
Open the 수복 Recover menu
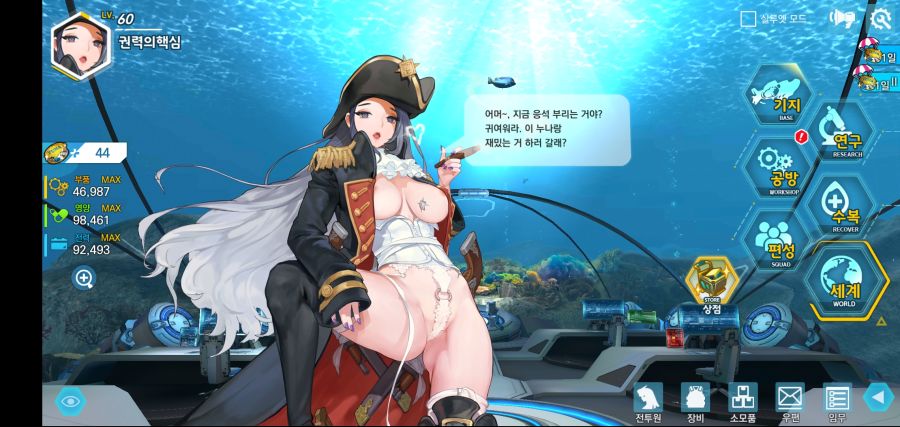(839, 207)
